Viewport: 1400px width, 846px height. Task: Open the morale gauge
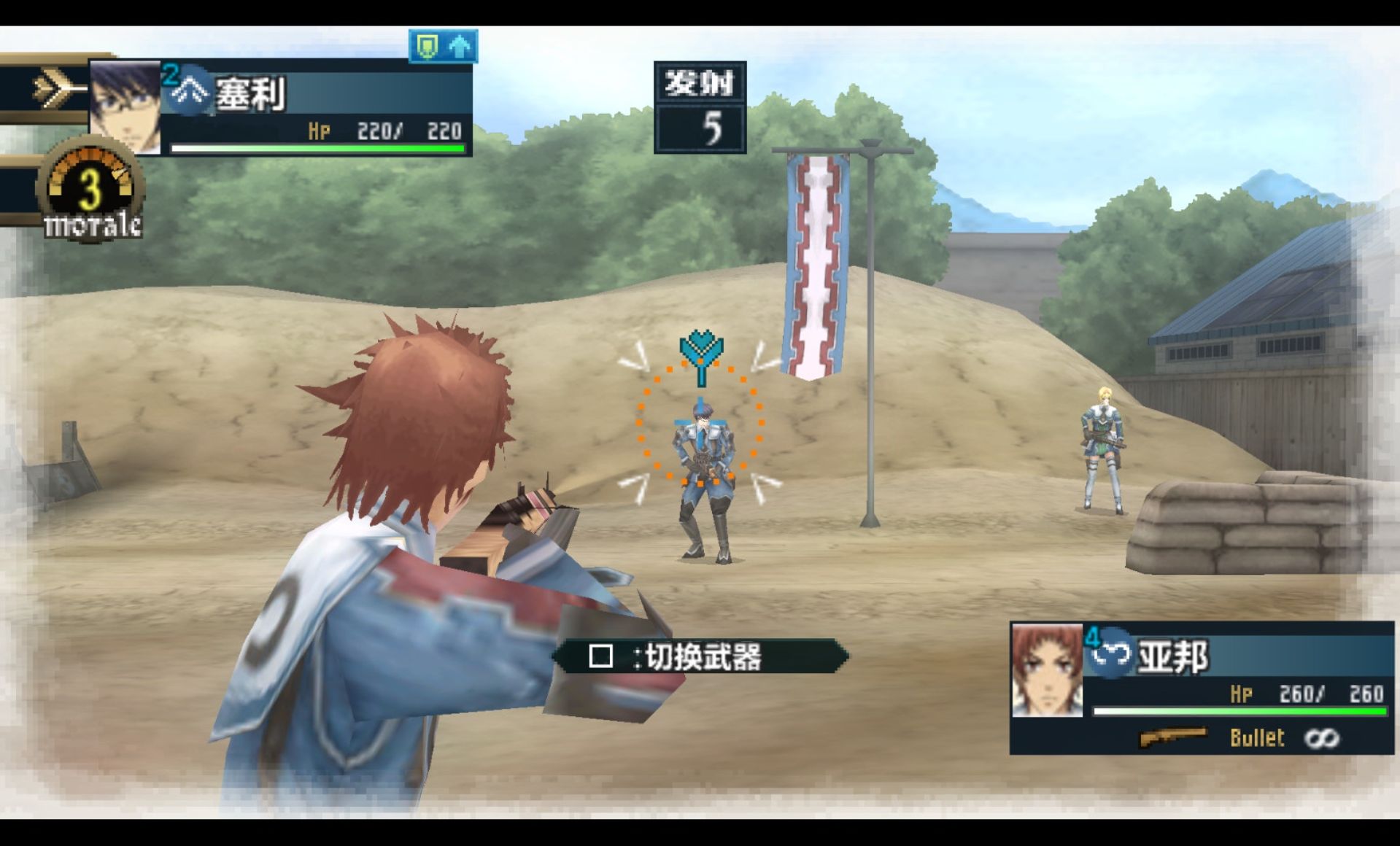[90, 191]
